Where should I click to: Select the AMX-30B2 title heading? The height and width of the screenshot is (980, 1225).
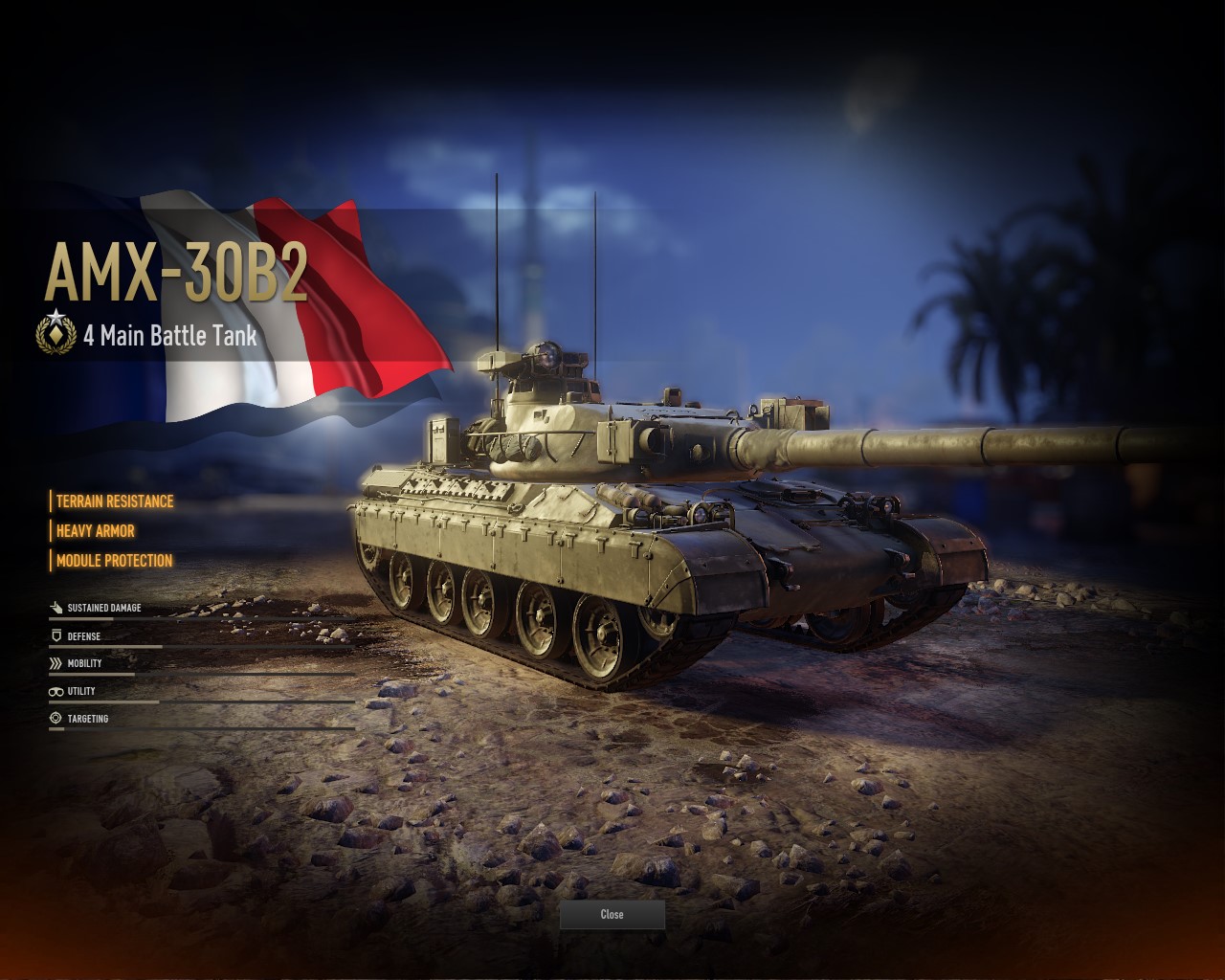pyautogui.click(x=179, y=271)
